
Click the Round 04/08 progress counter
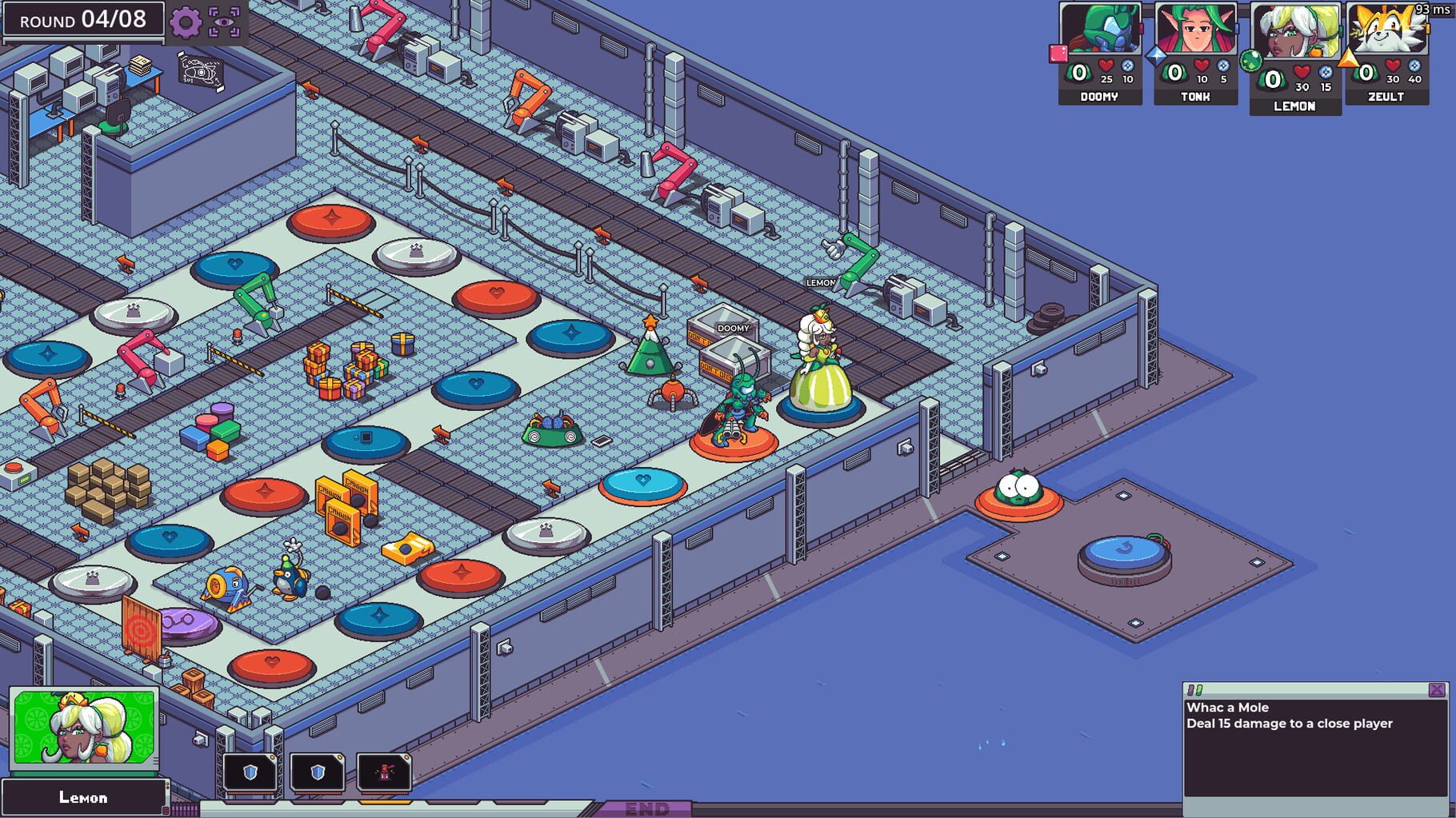click(84, 20)
